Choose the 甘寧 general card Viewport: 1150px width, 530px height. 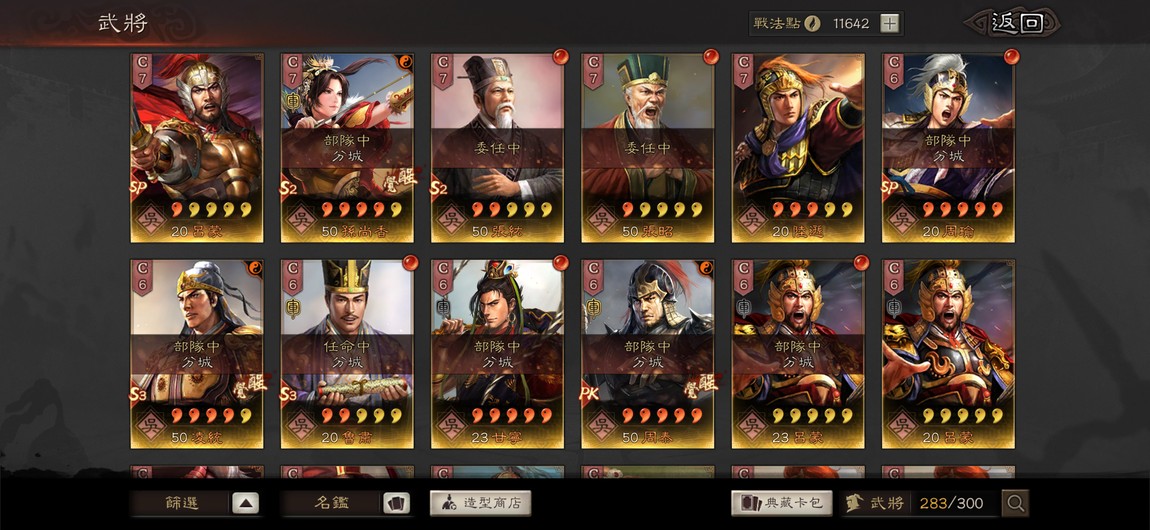click(x=497, y=353)
